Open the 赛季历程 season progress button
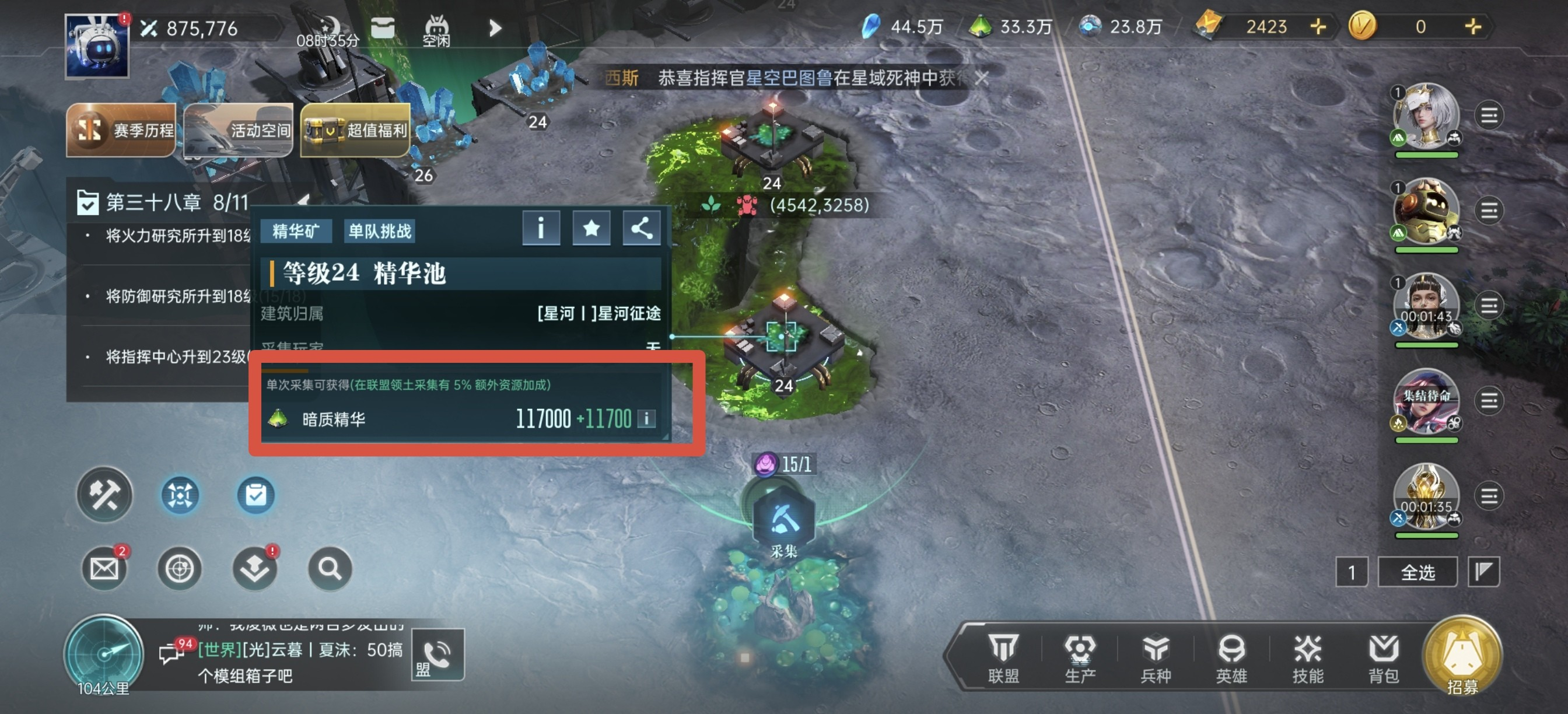This screenshot has height=714, width=1568. coord(121,129)
